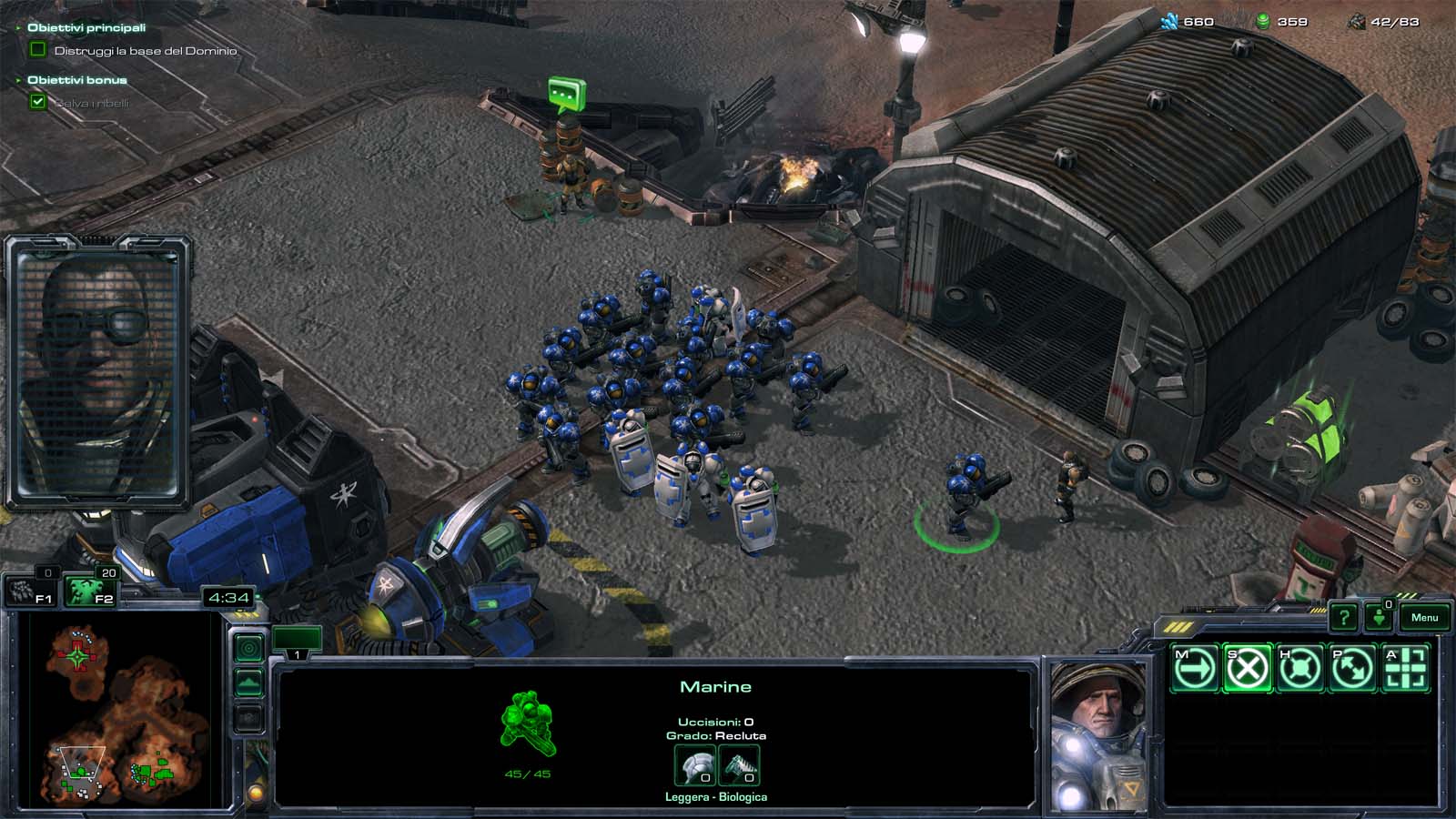
Task: Click the enemy base on the minimap
Action: pos(76,653)
